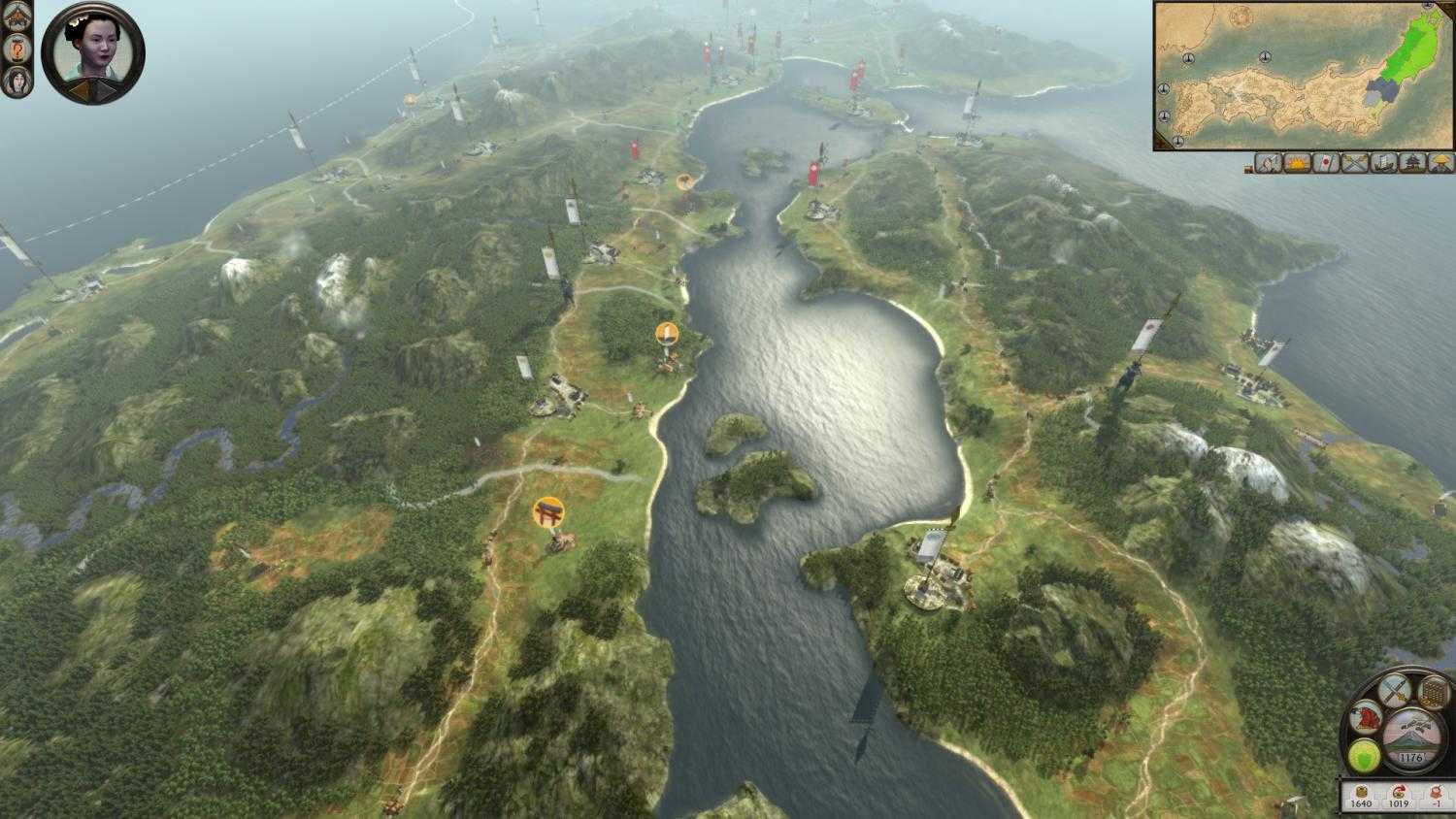Click the red clan crest summary icon
Image resolution: width=1456 pixels, height=819 pixels.
pyautogui.click(x=1365, y=718)
